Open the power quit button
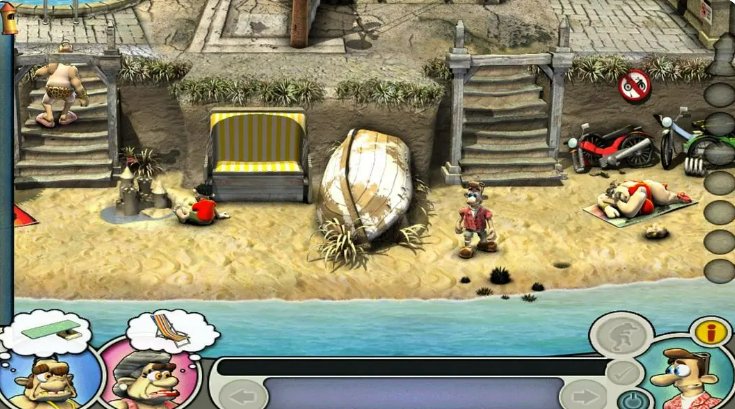 point(631,401)
